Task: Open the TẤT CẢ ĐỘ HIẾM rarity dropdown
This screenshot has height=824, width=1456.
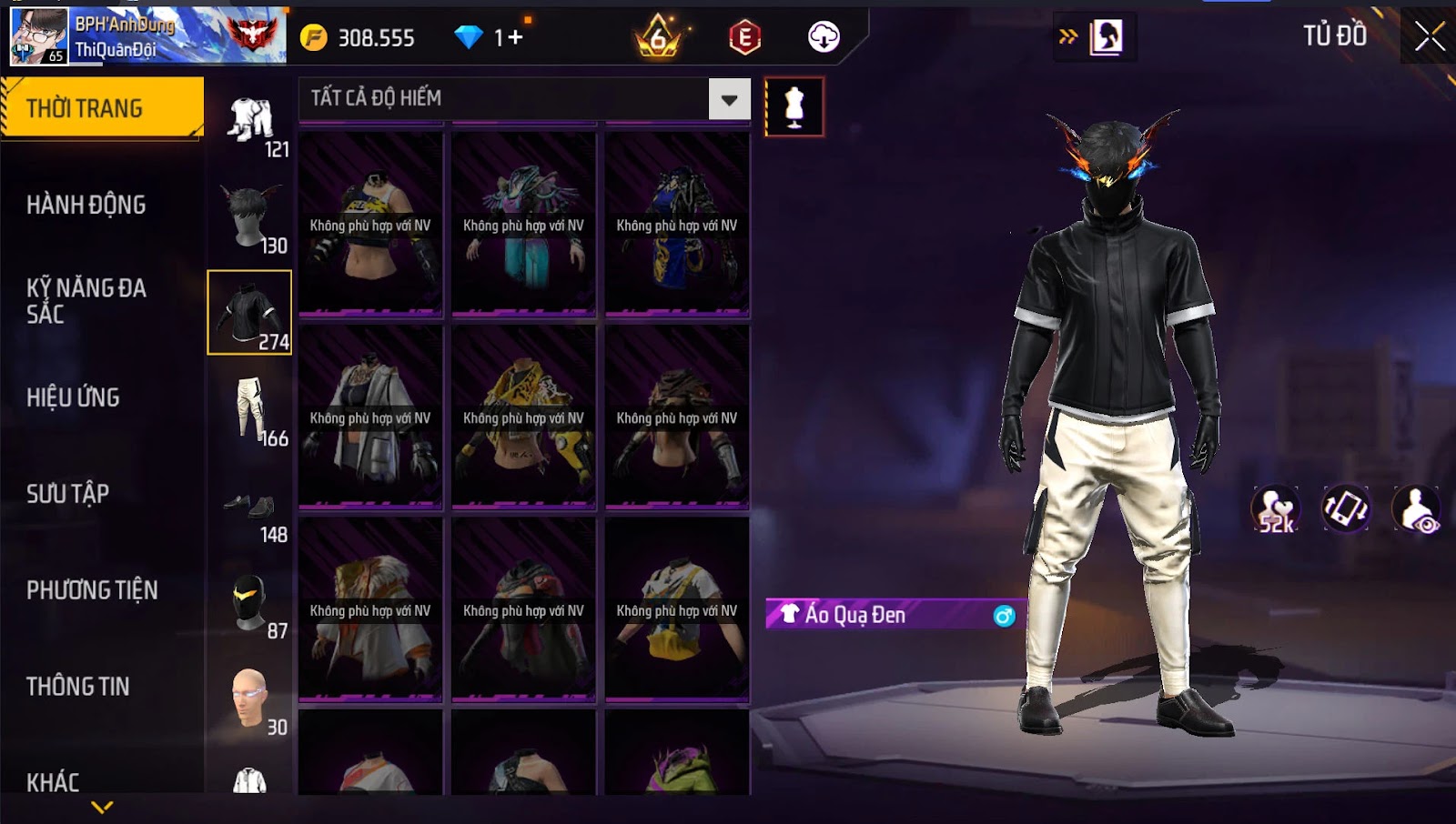Action: [729, 99]
